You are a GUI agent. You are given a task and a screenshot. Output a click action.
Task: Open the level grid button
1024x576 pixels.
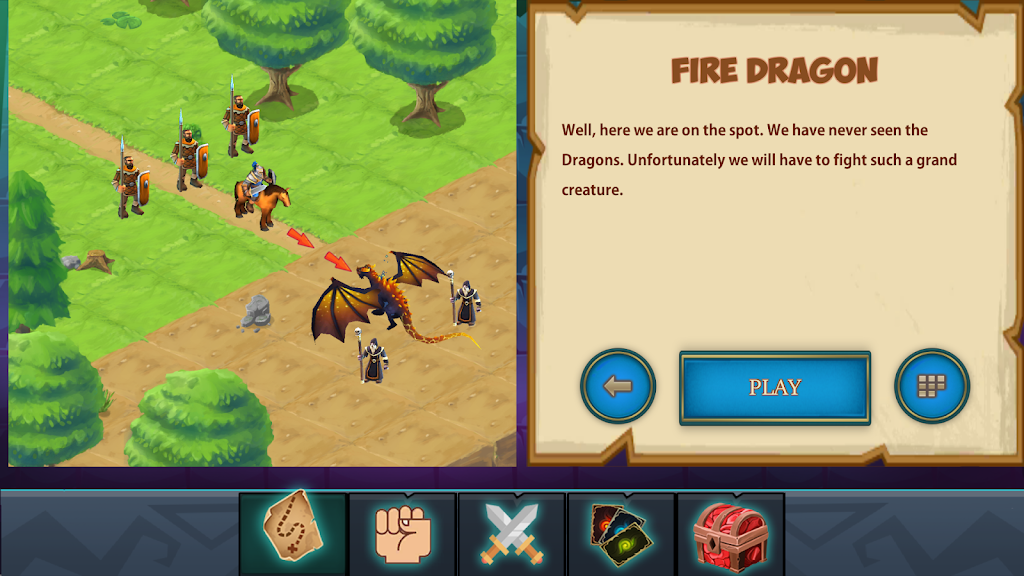click(x=931, y=386)
